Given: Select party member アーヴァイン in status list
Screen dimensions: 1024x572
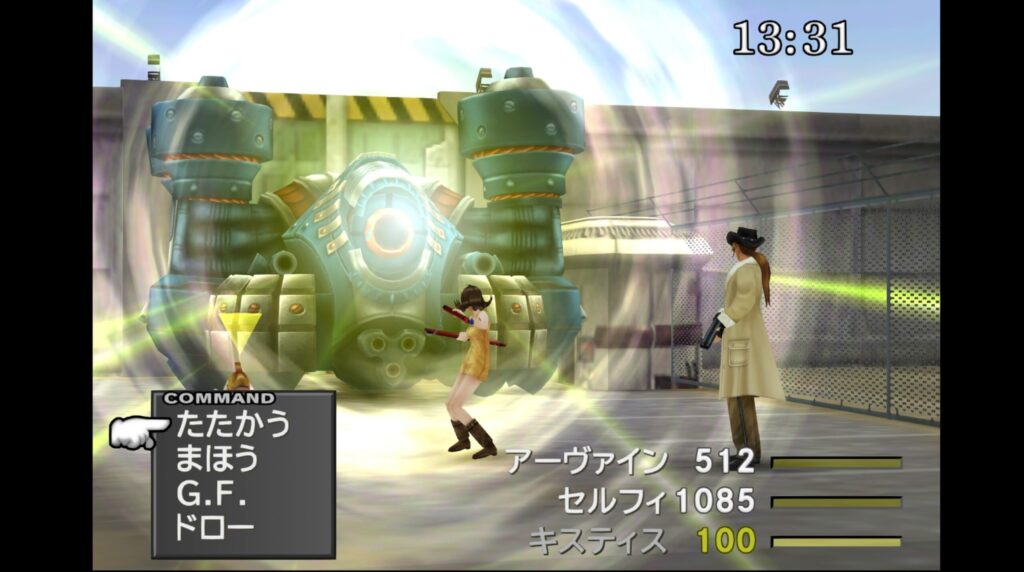Looking at the screenshot, I should coord(586,461).
